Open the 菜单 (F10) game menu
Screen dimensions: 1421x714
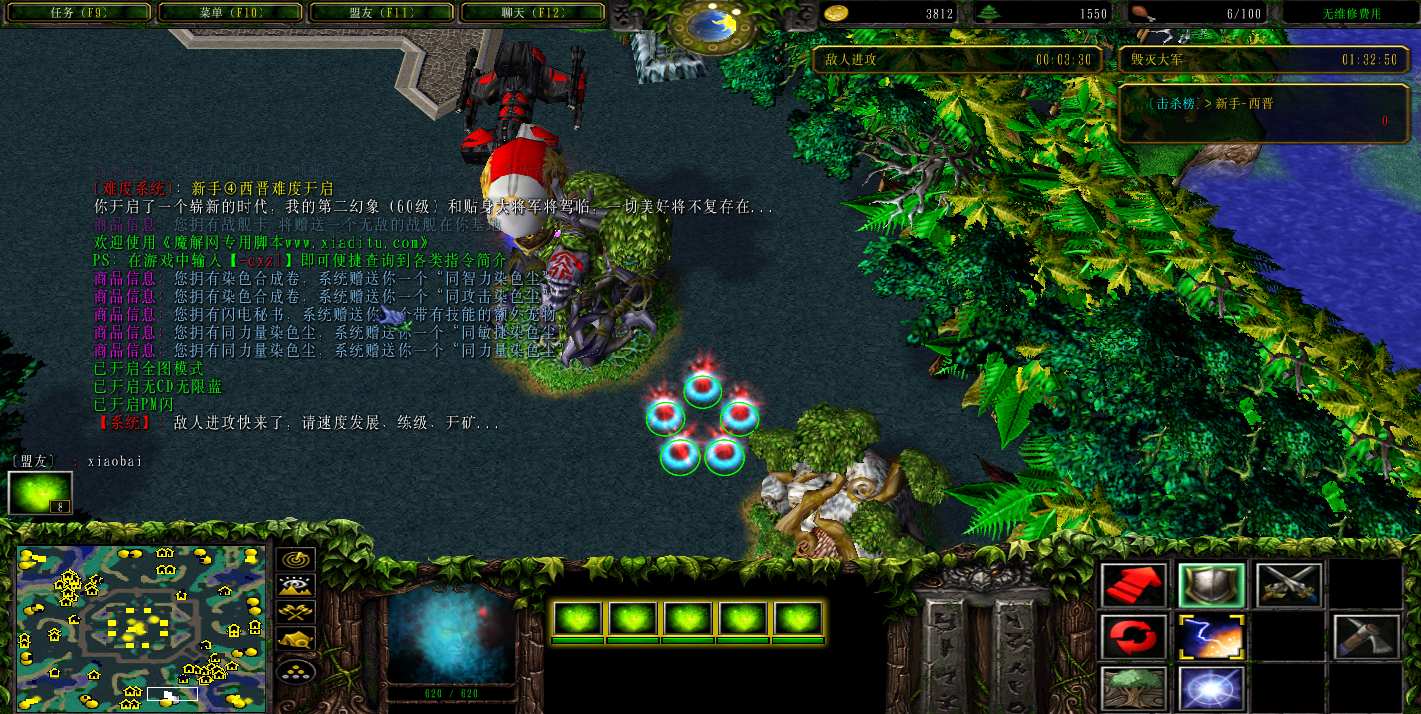coord(229,13)
